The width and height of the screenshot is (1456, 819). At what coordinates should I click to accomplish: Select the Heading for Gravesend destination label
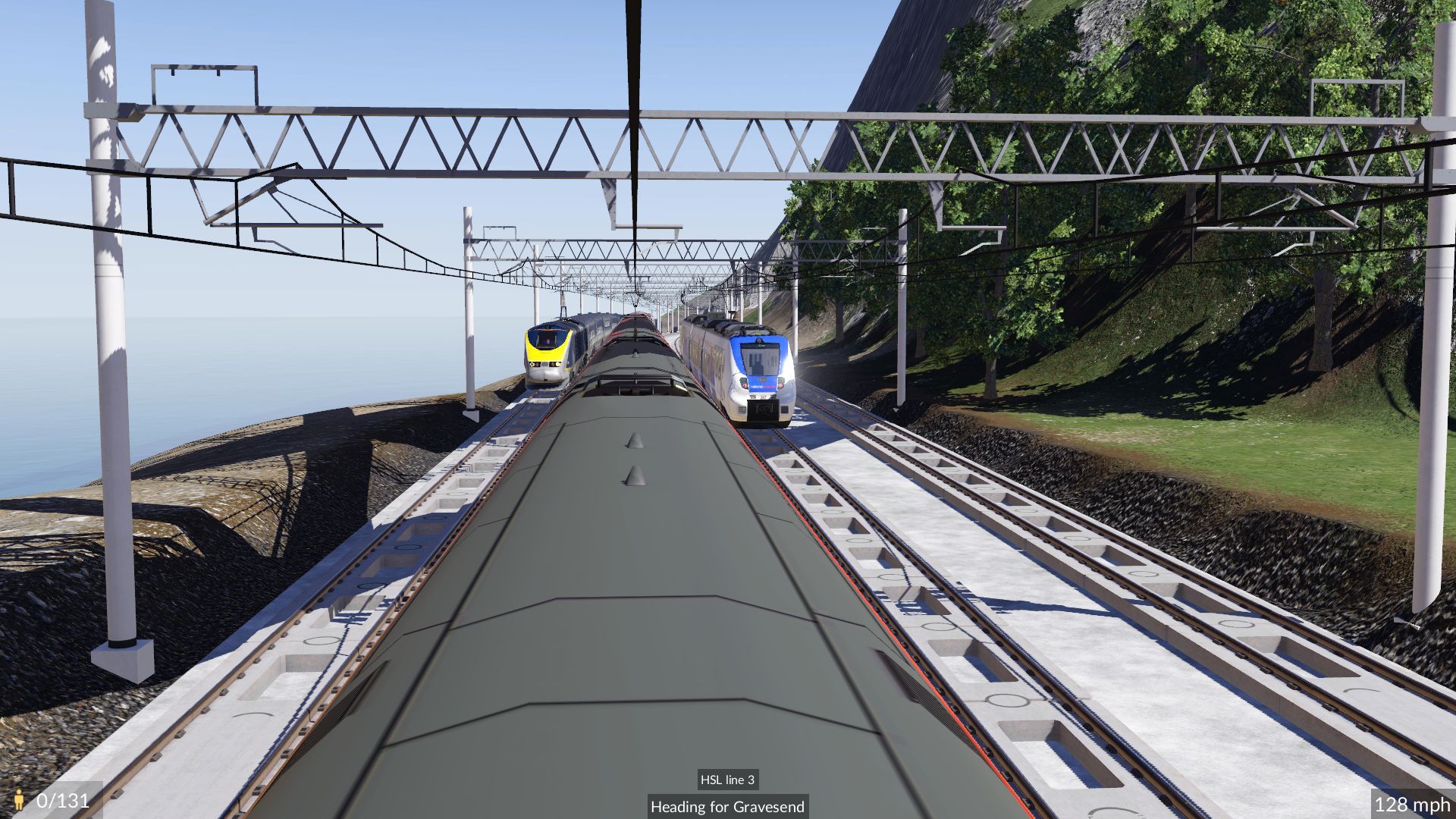point(728,807)
